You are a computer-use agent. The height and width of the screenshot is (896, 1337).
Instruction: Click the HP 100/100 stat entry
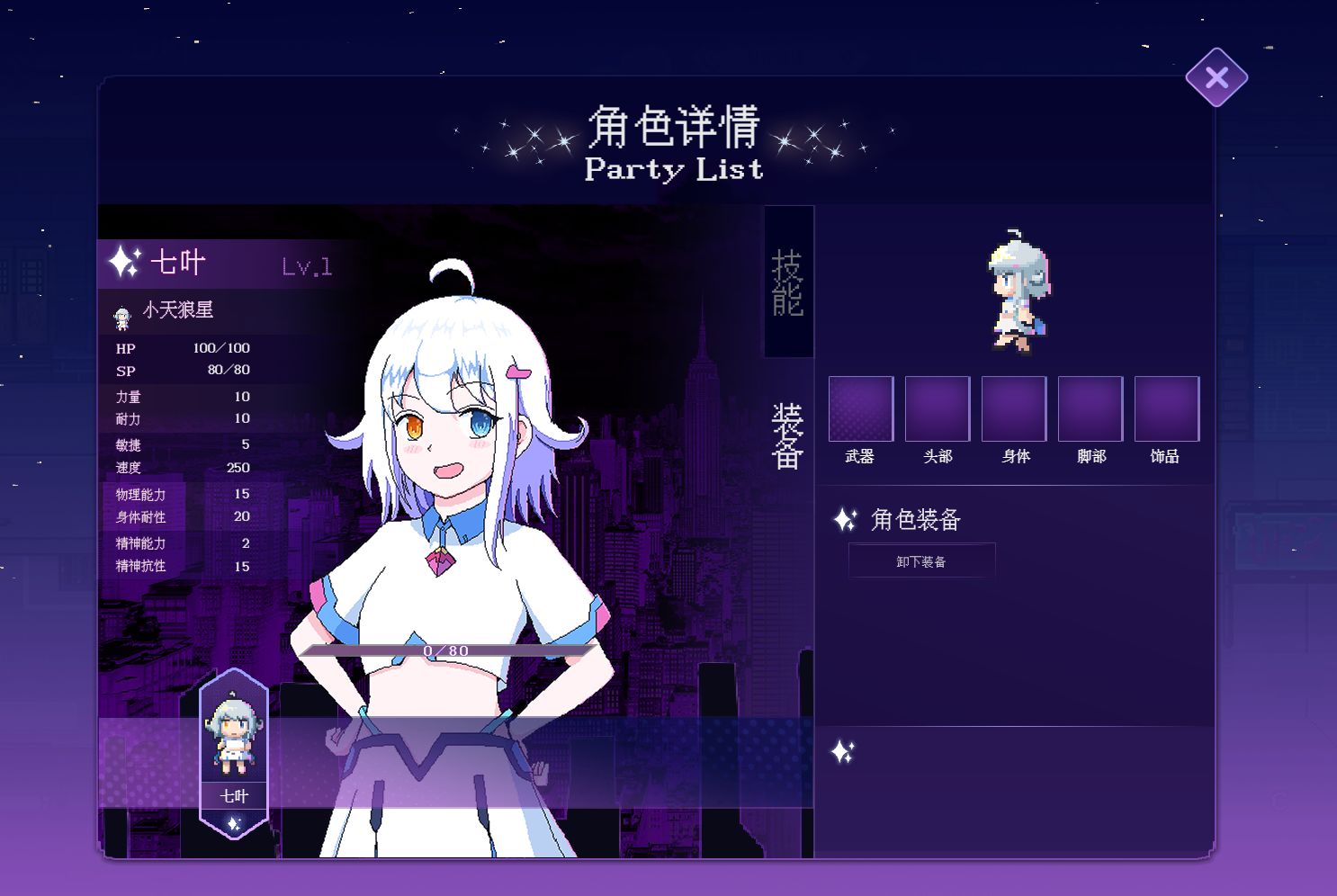pos(180,348)
